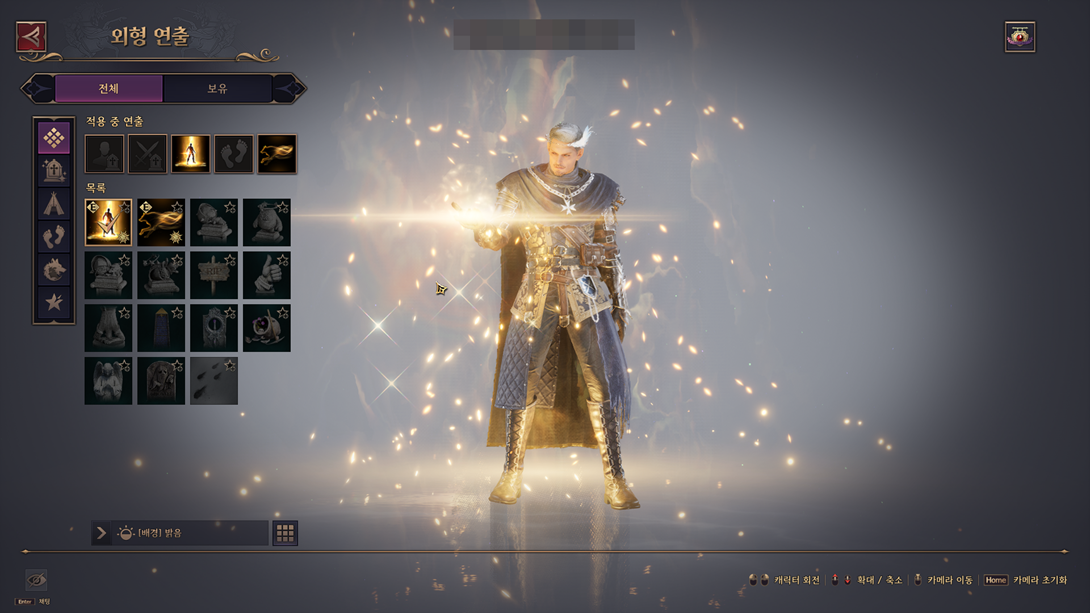The height and width of the screenshot is (613, 1090).
Task: Select the applied golden aura effect slot
Action: click(190, 154)
